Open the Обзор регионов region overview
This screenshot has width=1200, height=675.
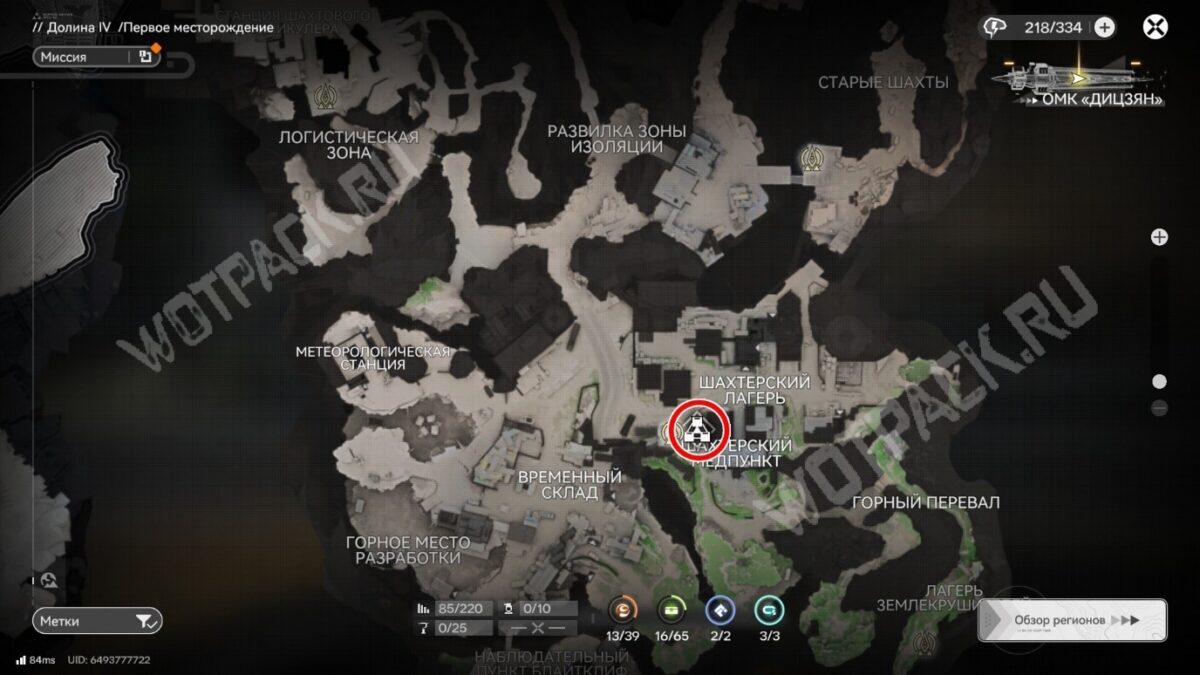[1072, 620]
